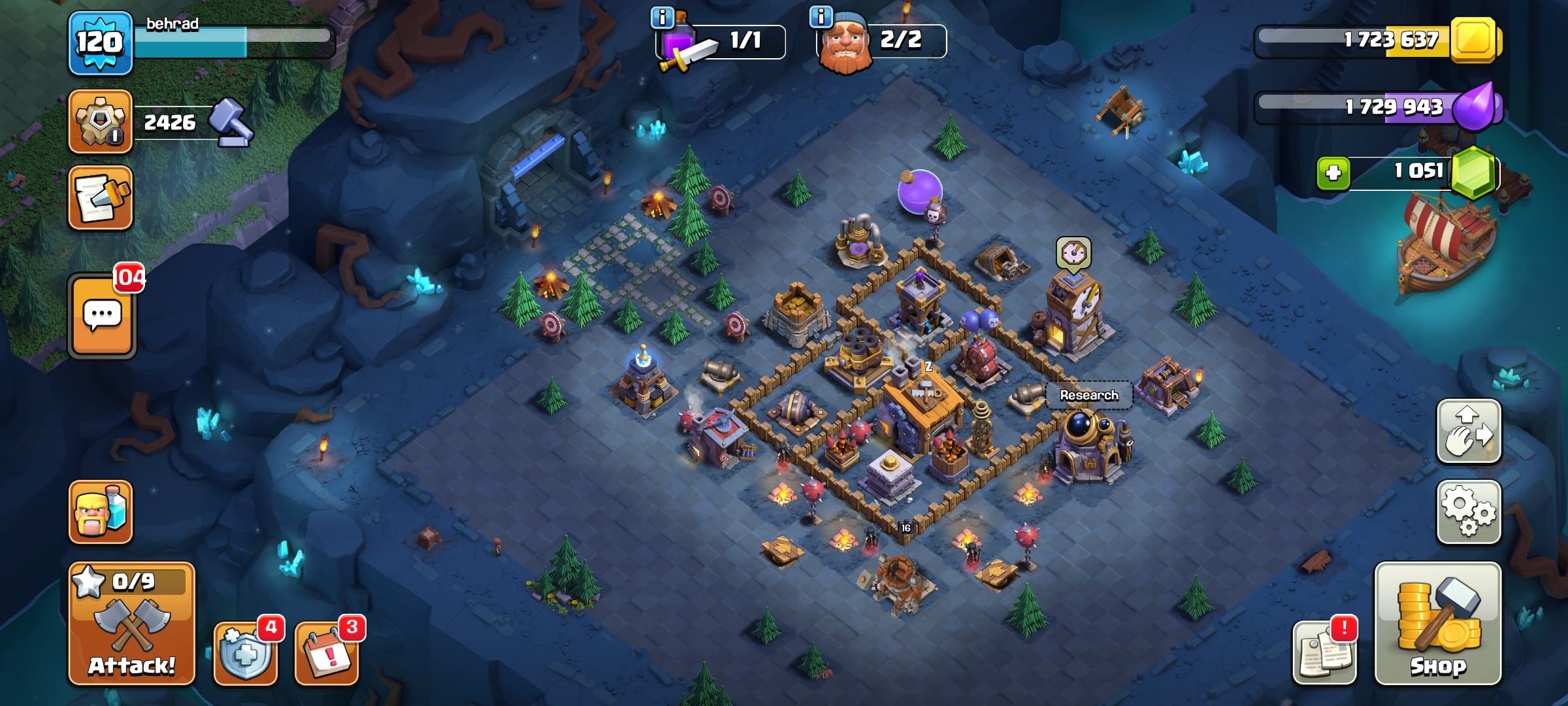Open the calendar events button
Viewport: 1568px width, 706px height.
[327, 652]
